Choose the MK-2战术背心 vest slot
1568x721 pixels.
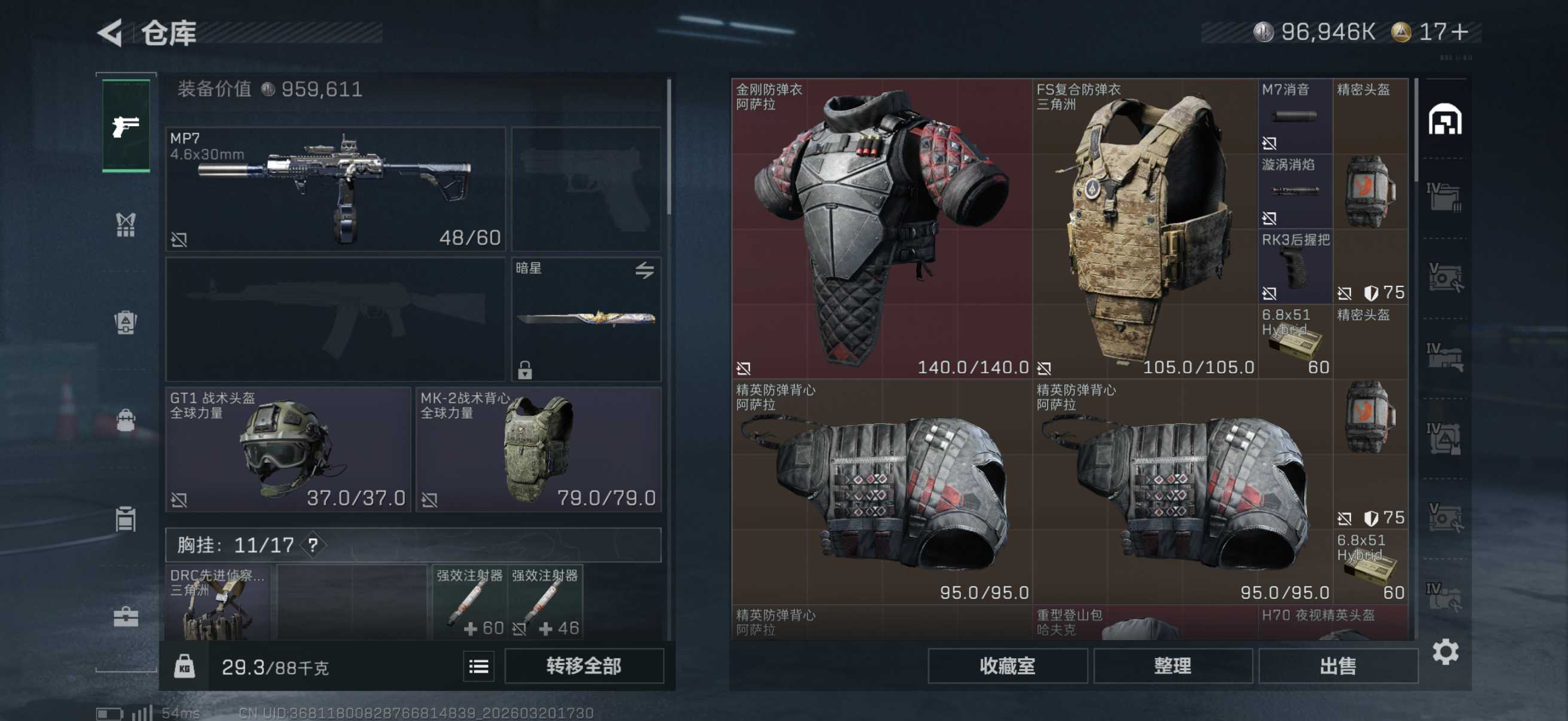tap(538, 449)
